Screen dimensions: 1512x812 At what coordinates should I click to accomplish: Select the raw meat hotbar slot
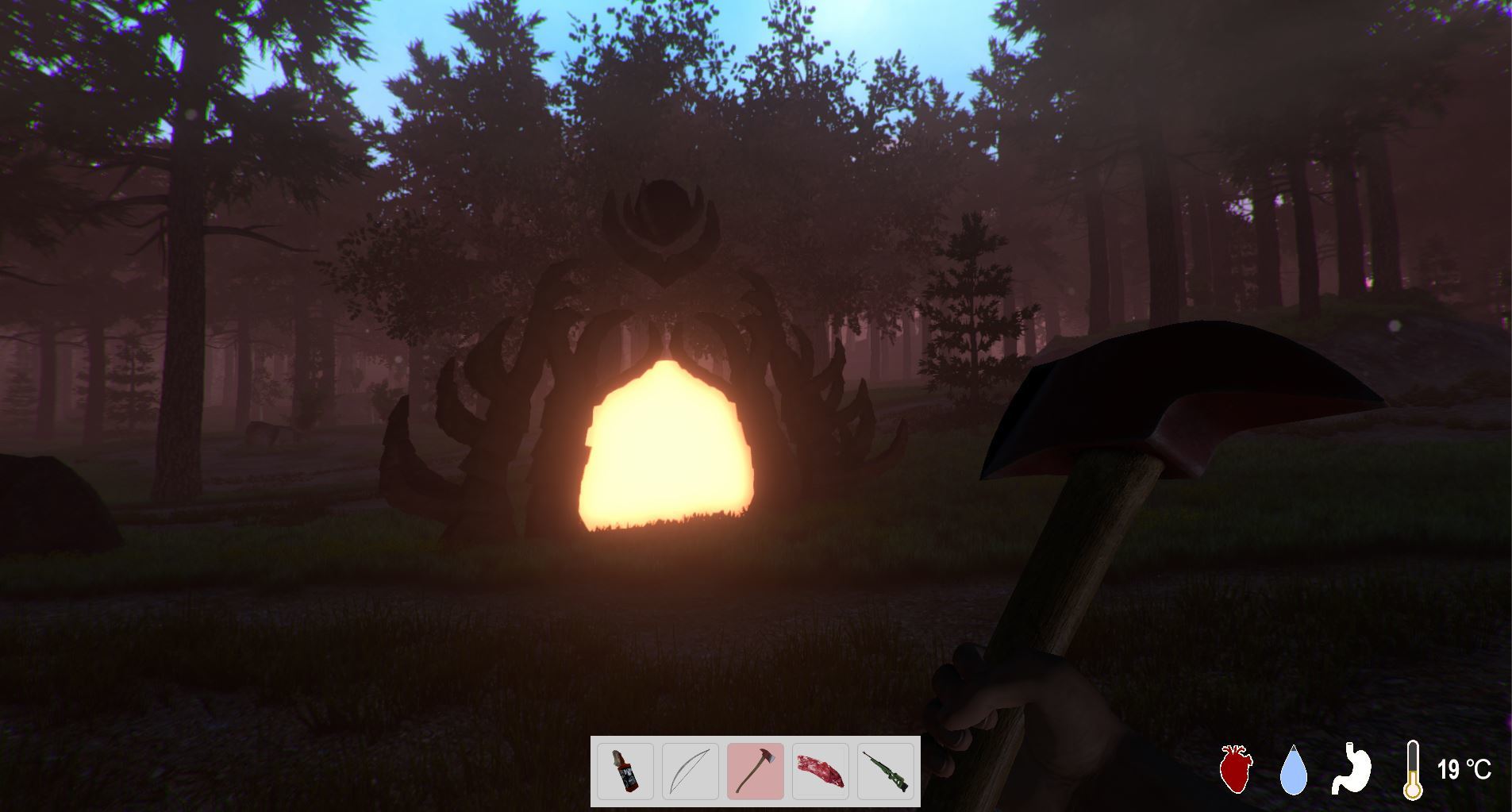[819, 771]
